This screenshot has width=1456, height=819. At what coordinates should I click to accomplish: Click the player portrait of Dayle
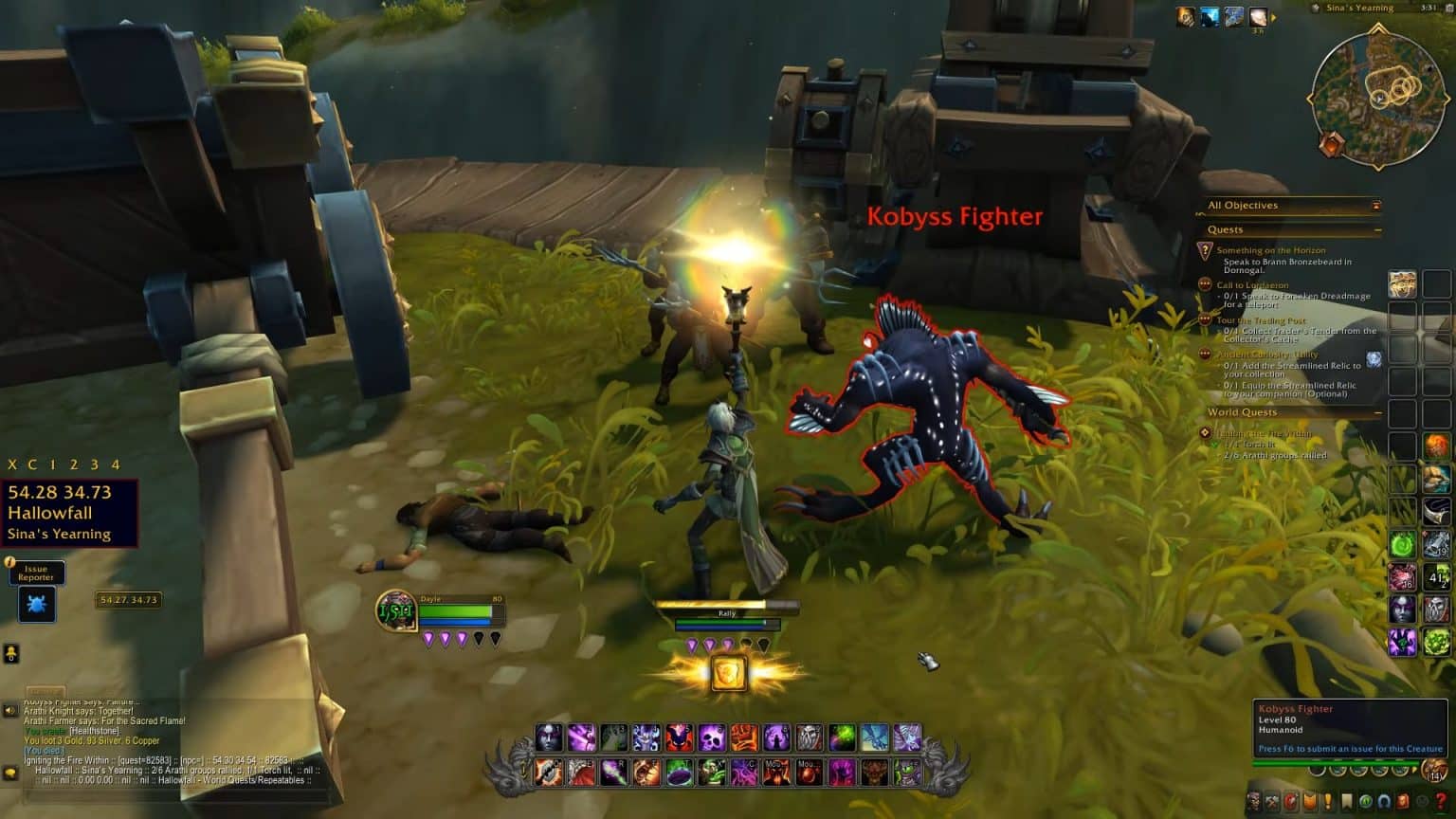pos(398,611)
